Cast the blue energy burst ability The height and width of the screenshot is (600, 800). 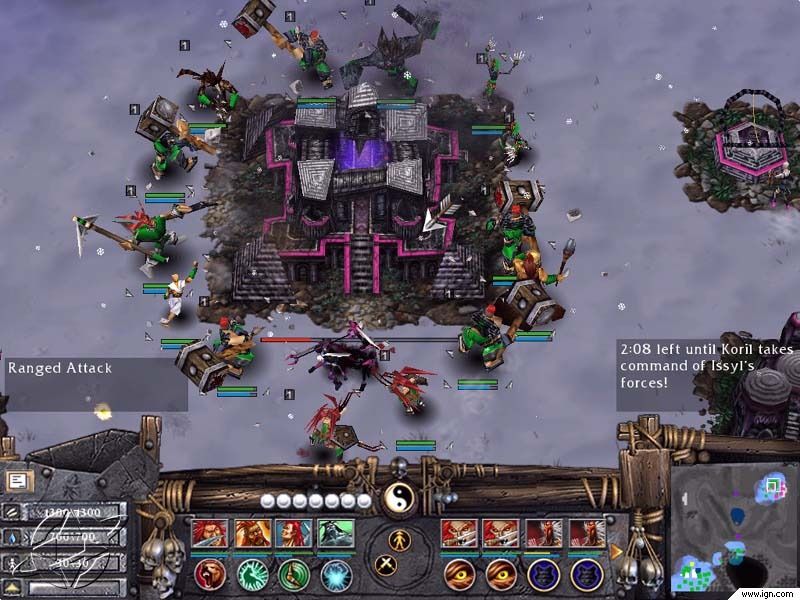click(336, 574)
